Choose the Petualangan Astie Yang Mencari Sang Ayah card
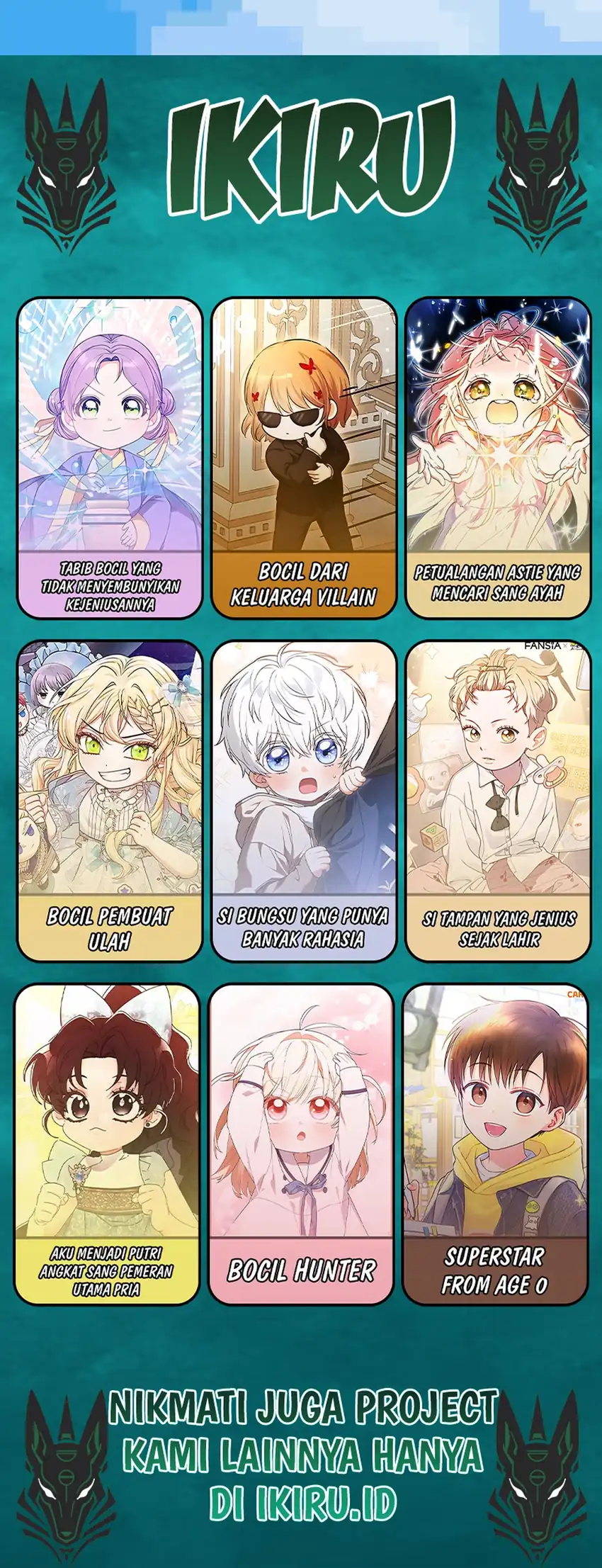This screenshot has height=1568, width=602. 498,457
